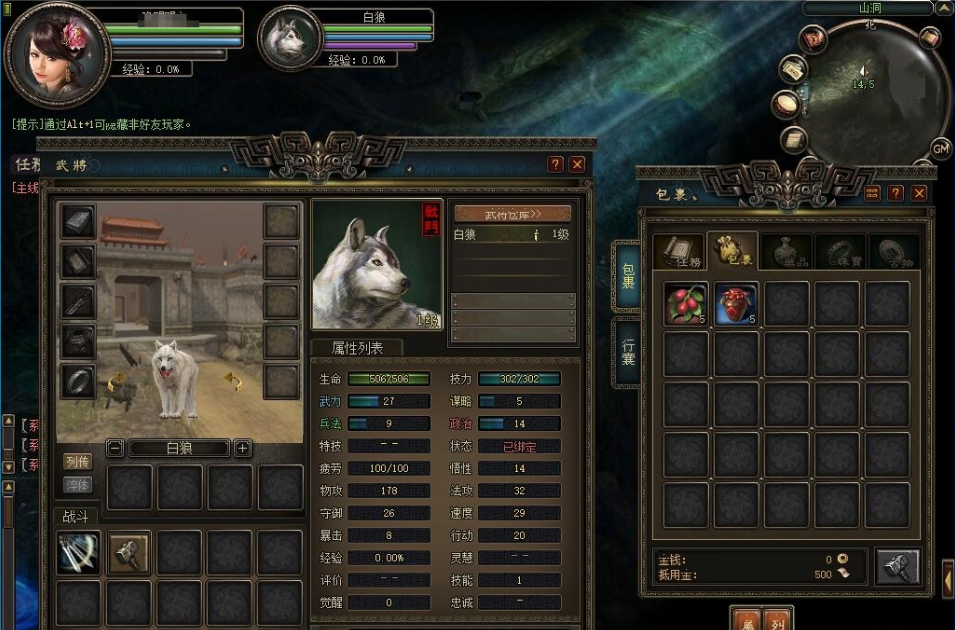Close the 武将 general panel

577,165
